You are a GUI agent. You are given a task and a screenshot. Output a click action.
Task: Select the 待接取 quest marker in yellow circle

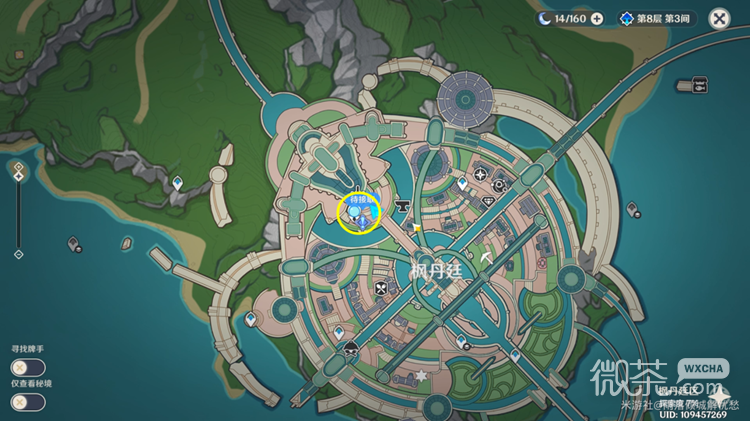[359, 212]
